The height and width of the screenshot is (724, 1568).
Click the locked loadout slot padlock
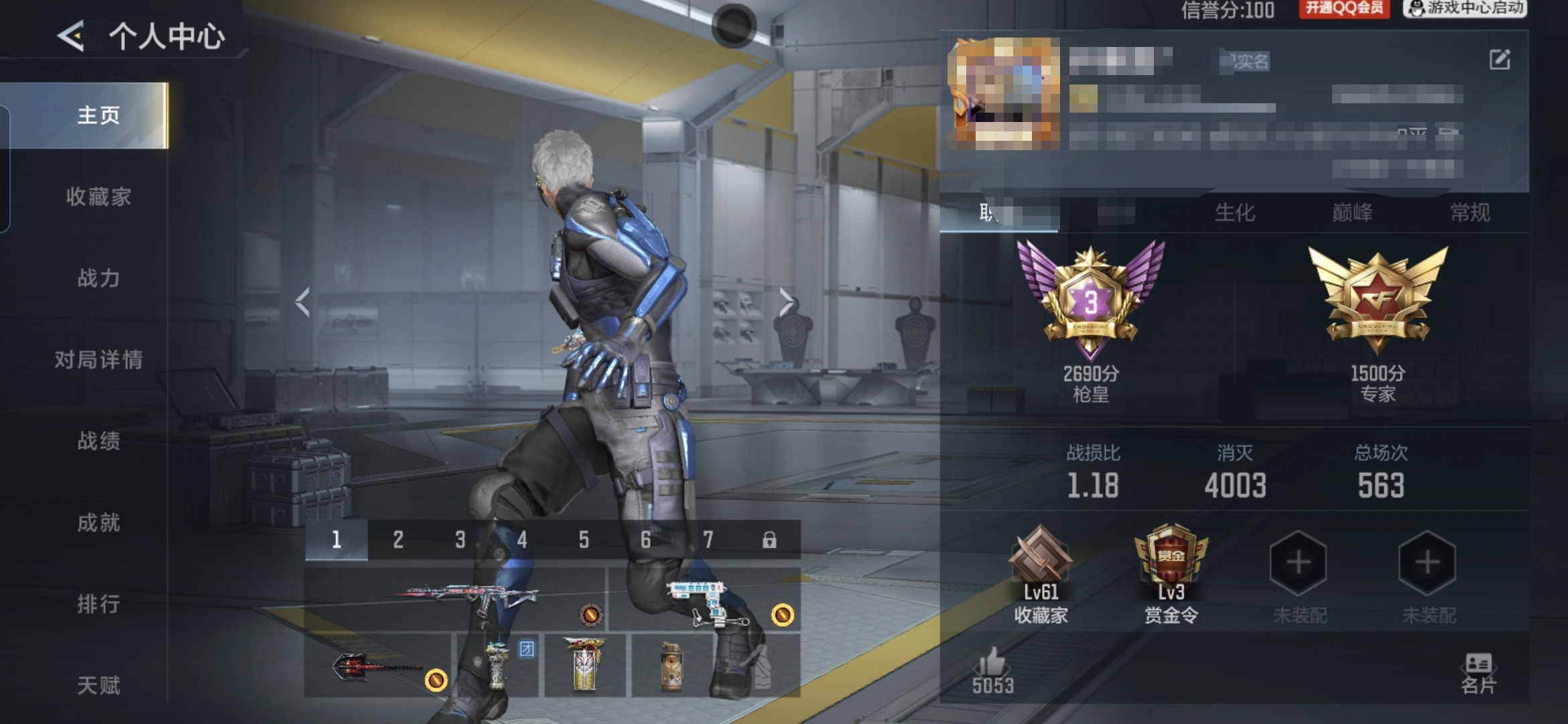769,540
